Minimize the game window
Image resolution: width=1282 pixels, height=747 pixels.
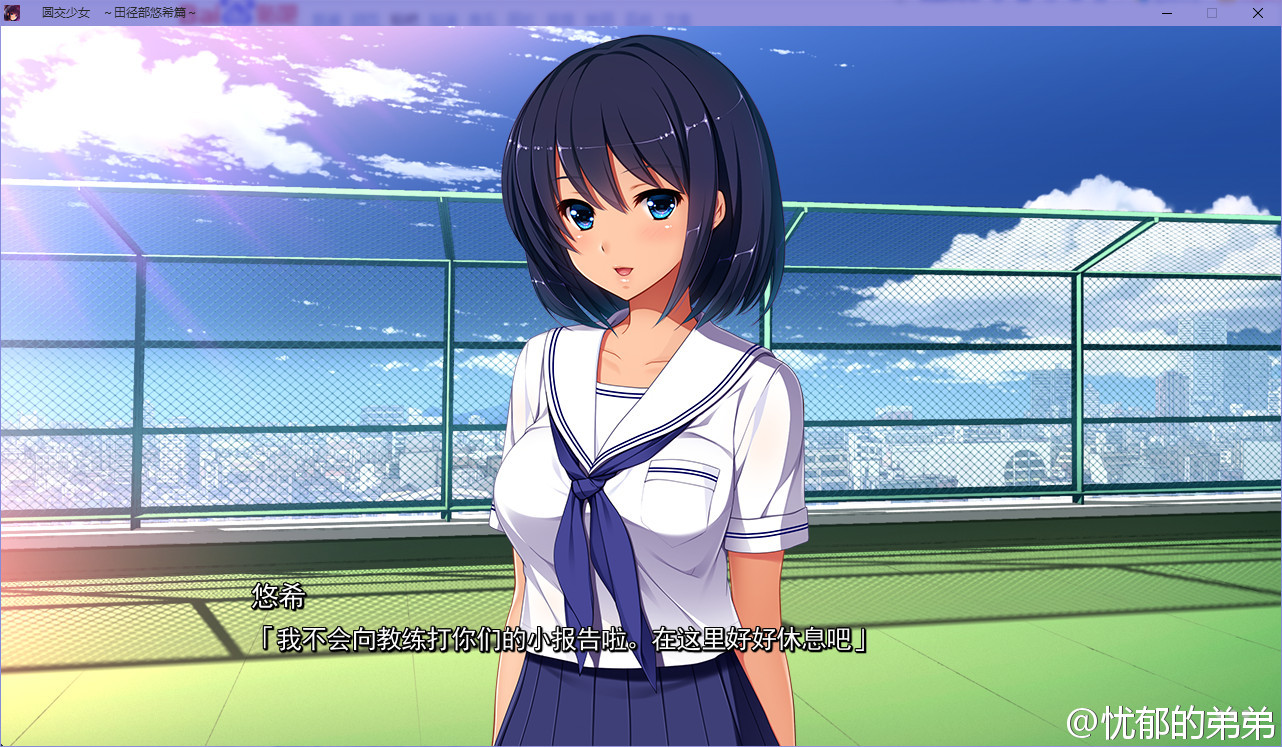(x=1166, y=13)
